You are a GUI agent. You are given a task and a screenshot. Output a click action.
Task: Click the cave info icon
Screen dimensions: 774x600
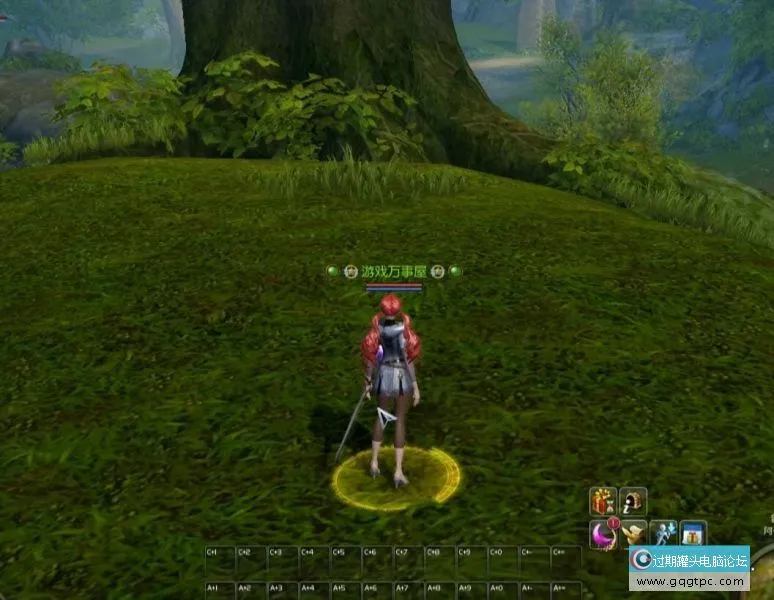633,501
